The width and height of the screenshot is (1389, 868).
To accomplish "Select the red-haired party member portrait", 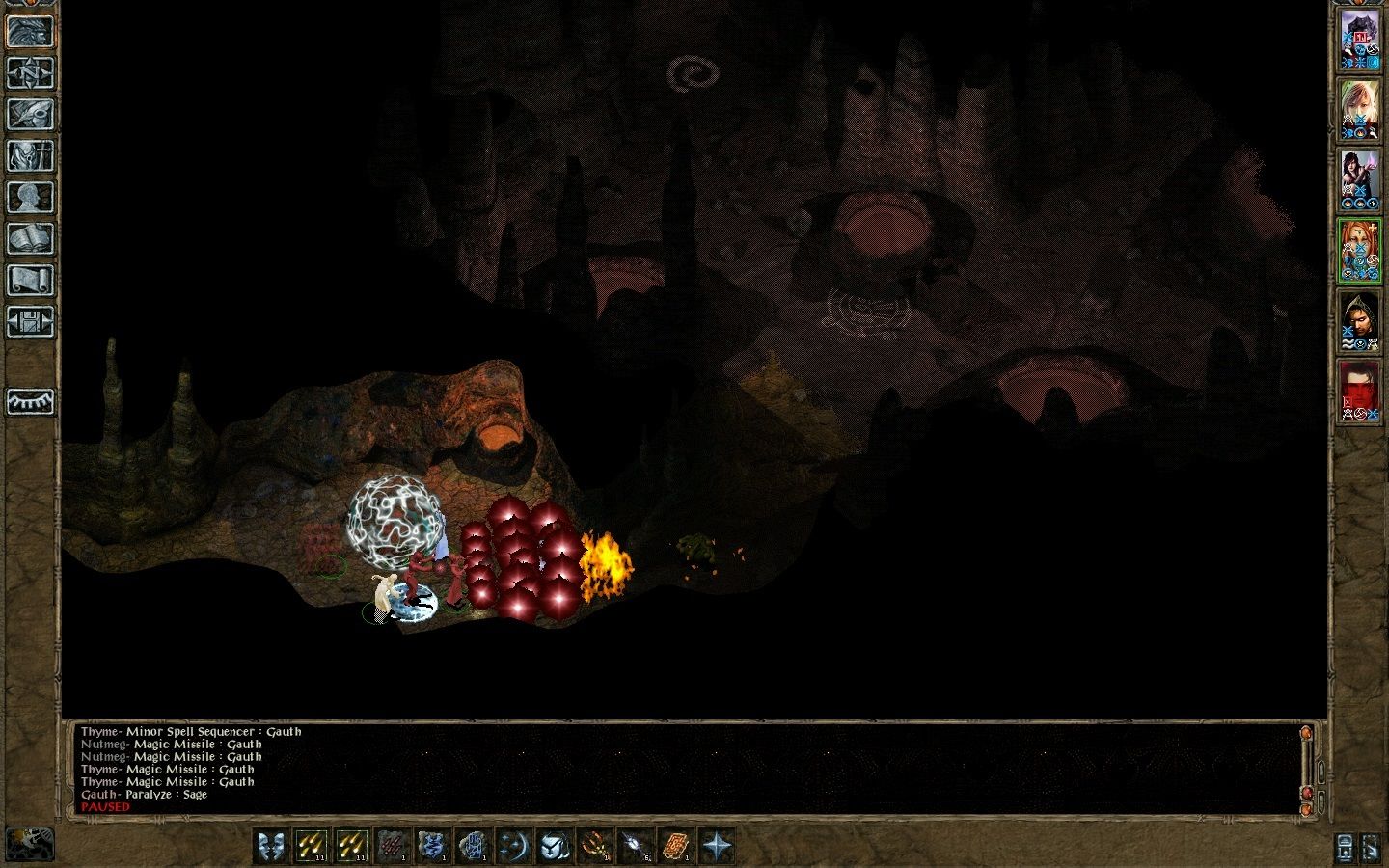I will pos(1359,251).
